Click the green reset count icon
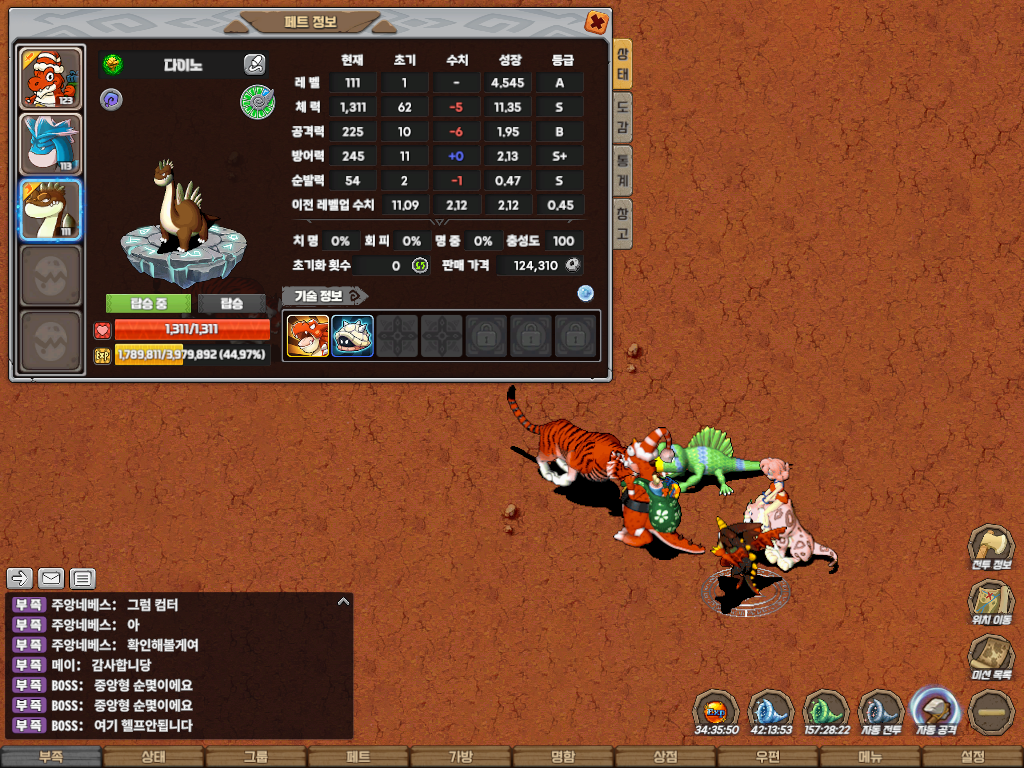This screenshot has height=768, width=1024. point(420,265)
